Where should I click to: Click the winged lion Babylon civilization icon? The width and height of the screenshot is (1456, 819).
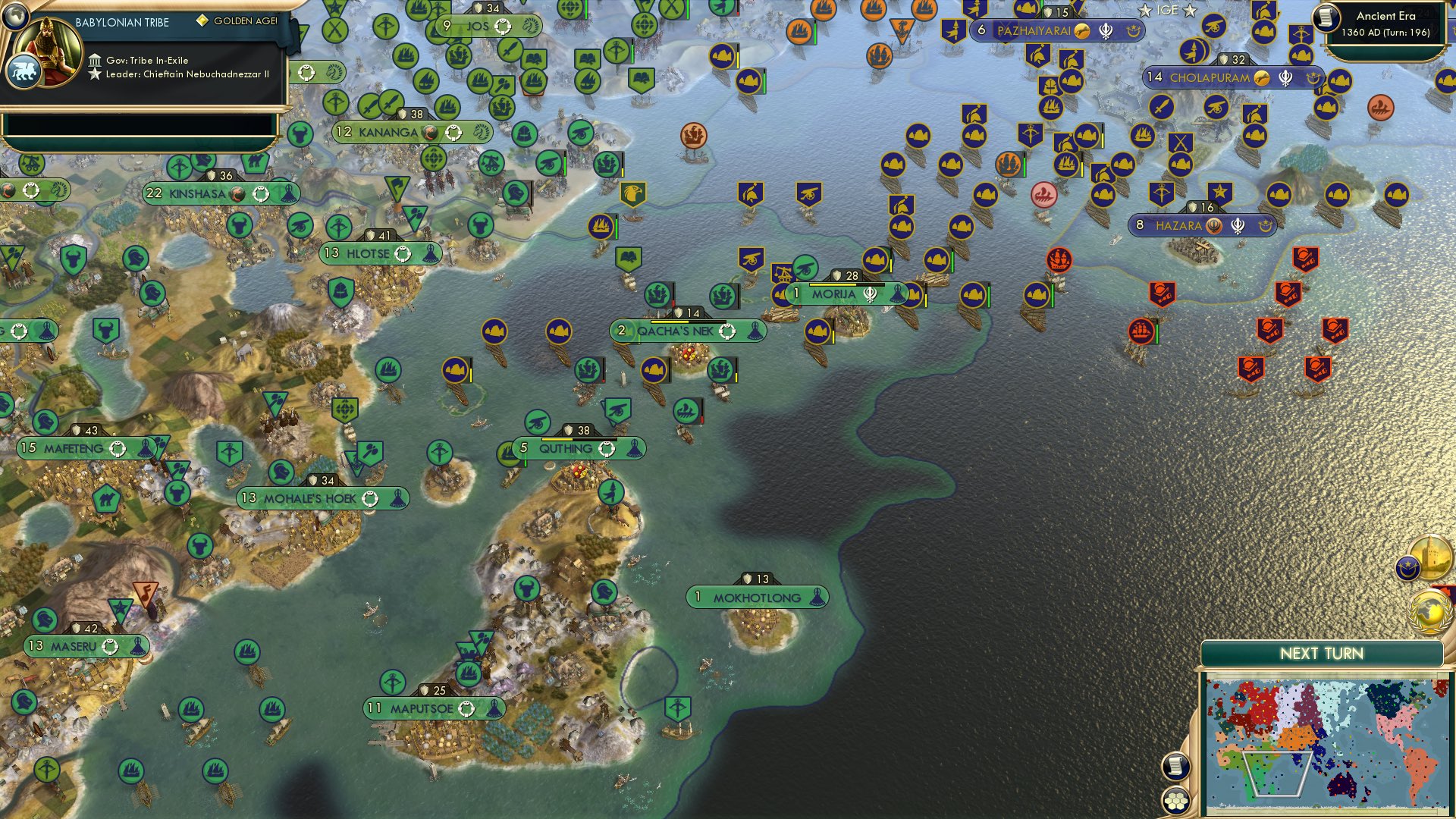[24, 71]
